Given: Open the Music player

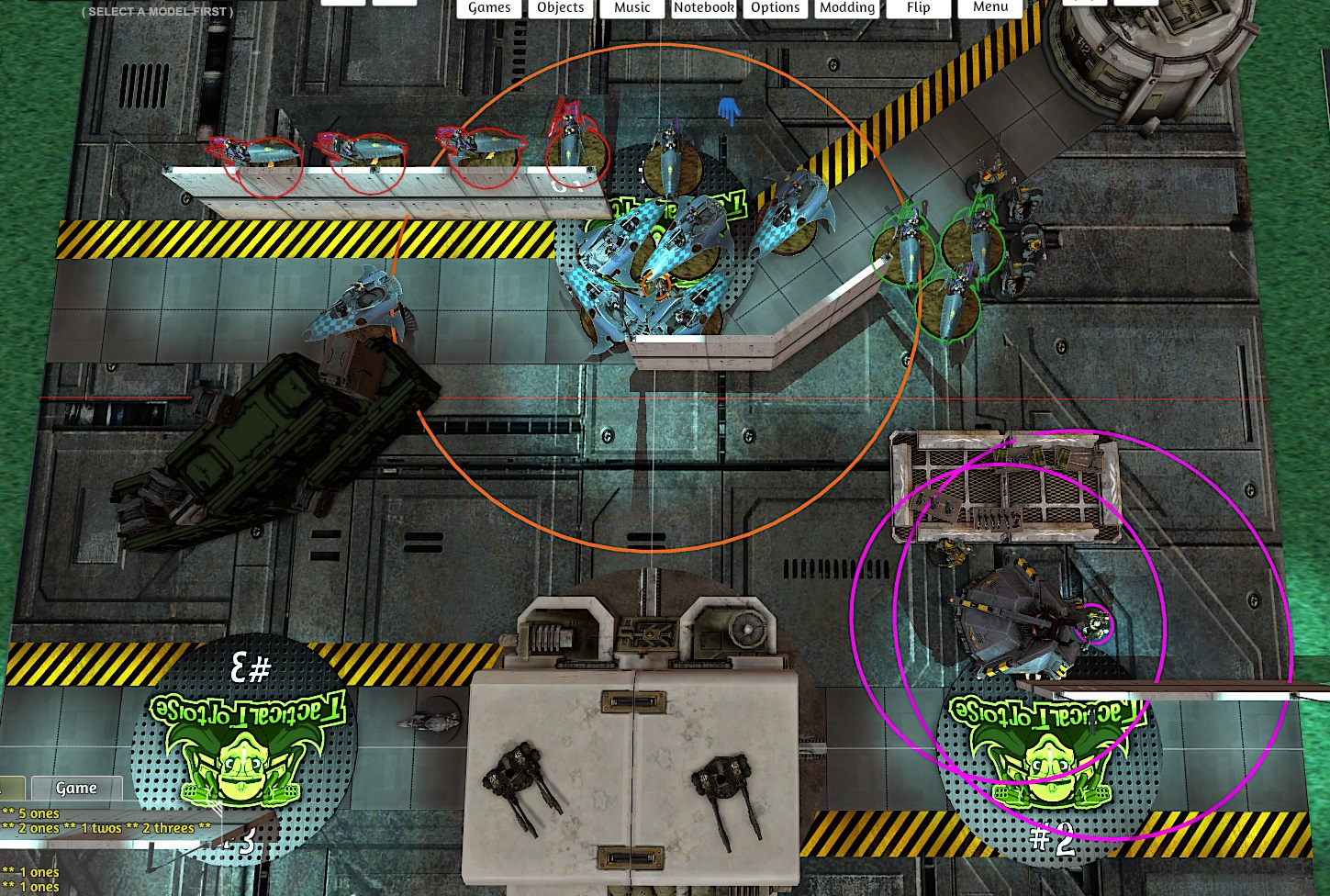Looking at the screenshot, I should [631, 8].
